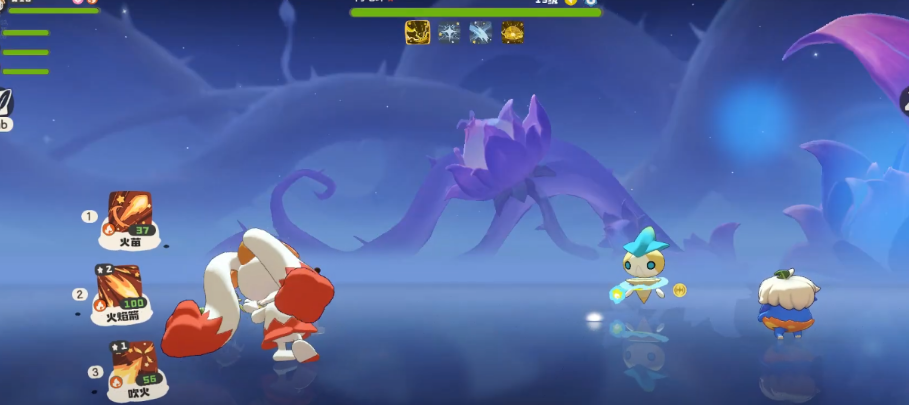Inspect the golden shell enemy skill icon
Screen dimensions: 909x405
click(x=513, y=32)
